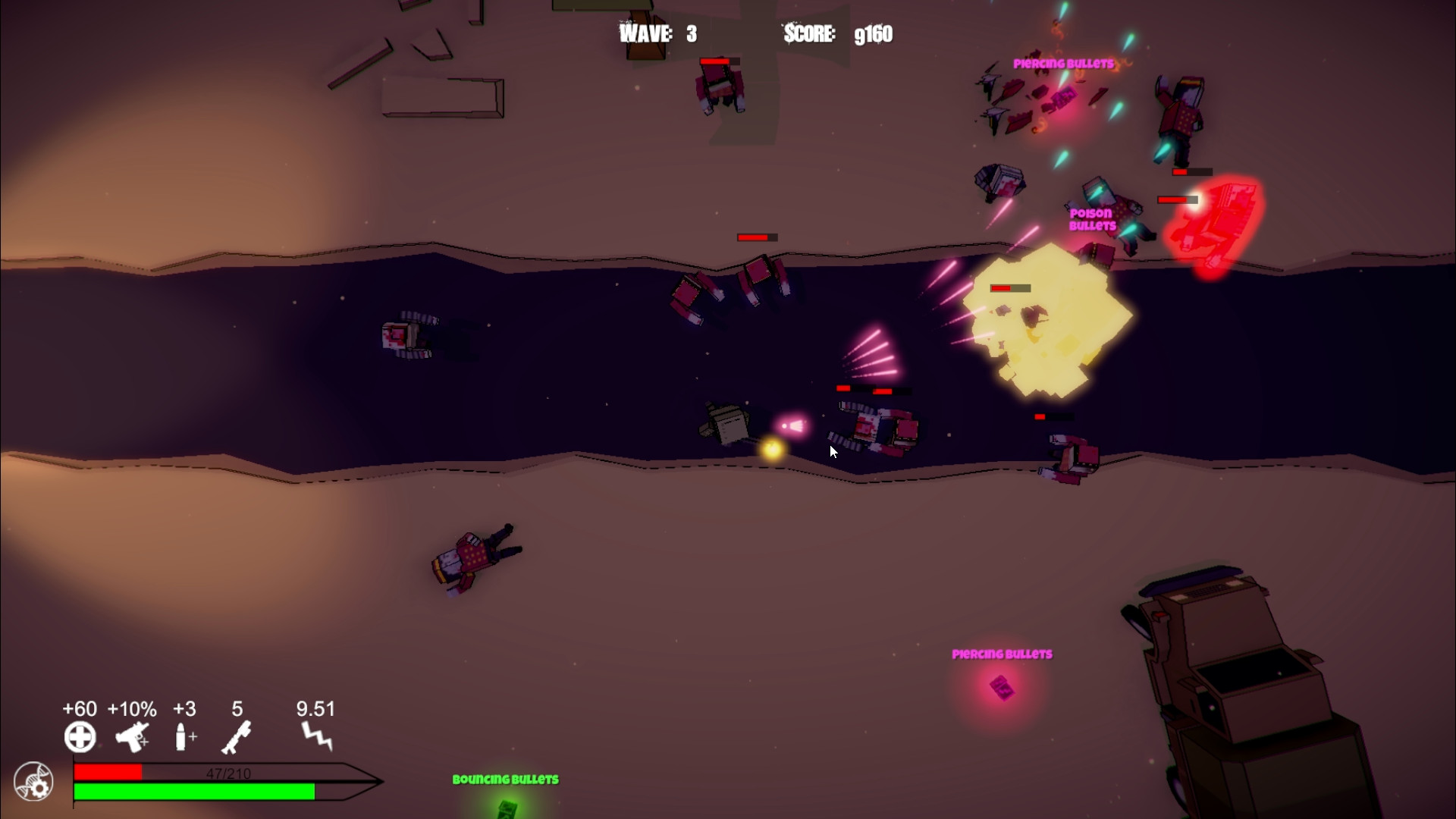Image resolution: width=1456 pixels, height=819 pixels.
Task: Click the pistol +10% damage icon
Action: click(x=131, y=736)
